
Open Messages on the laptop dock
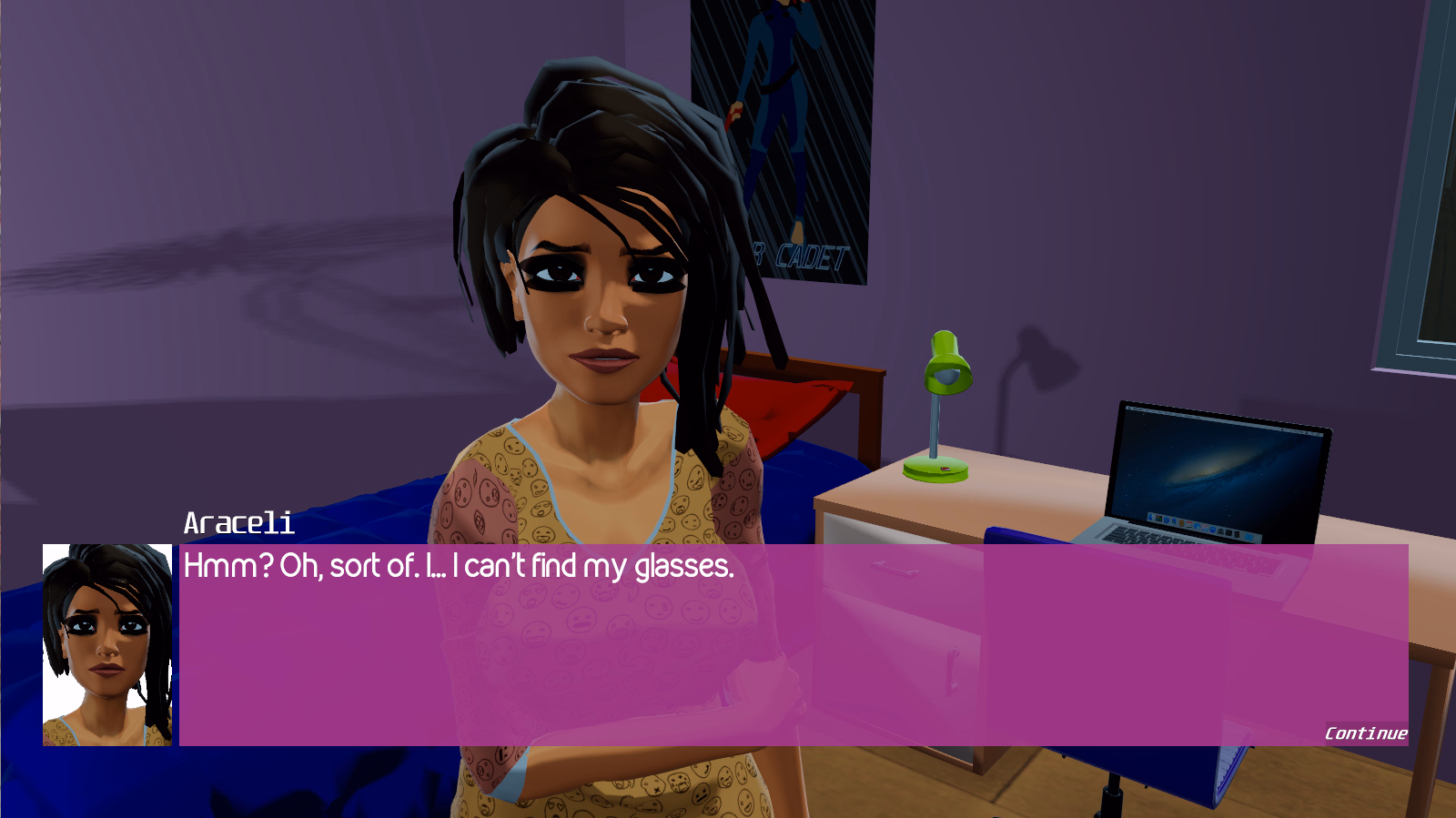[x=1197, y=528]
